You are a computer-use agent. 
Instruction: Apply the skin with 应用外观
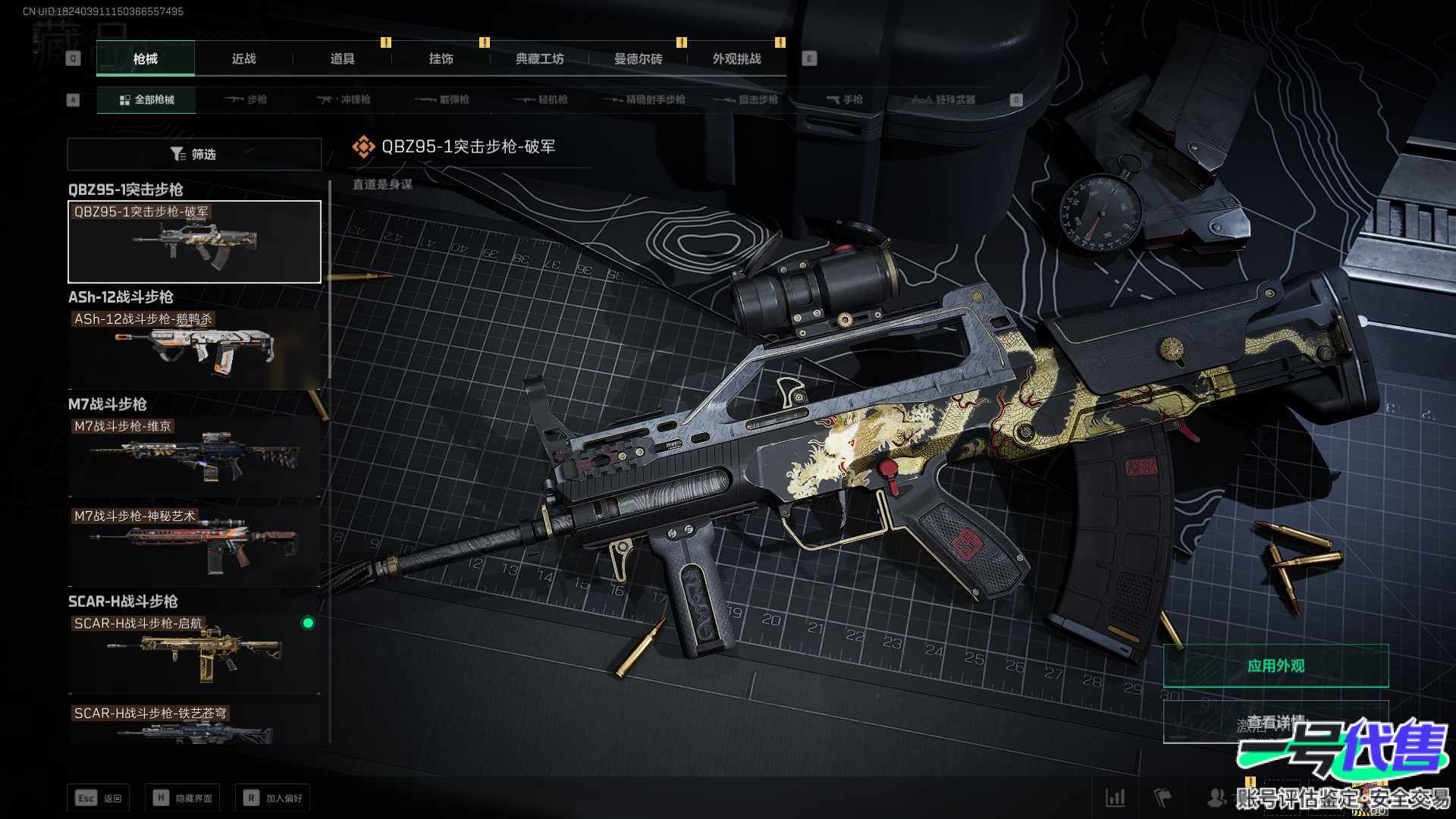(1276, 666)
